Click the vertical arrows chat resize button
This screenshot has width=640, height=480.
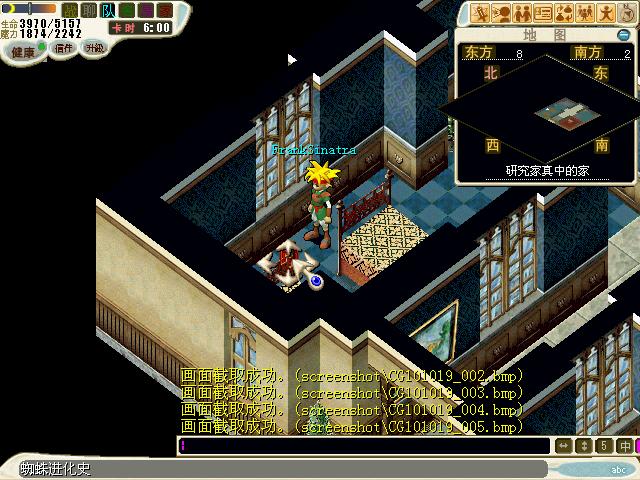(x=584, y=446)
